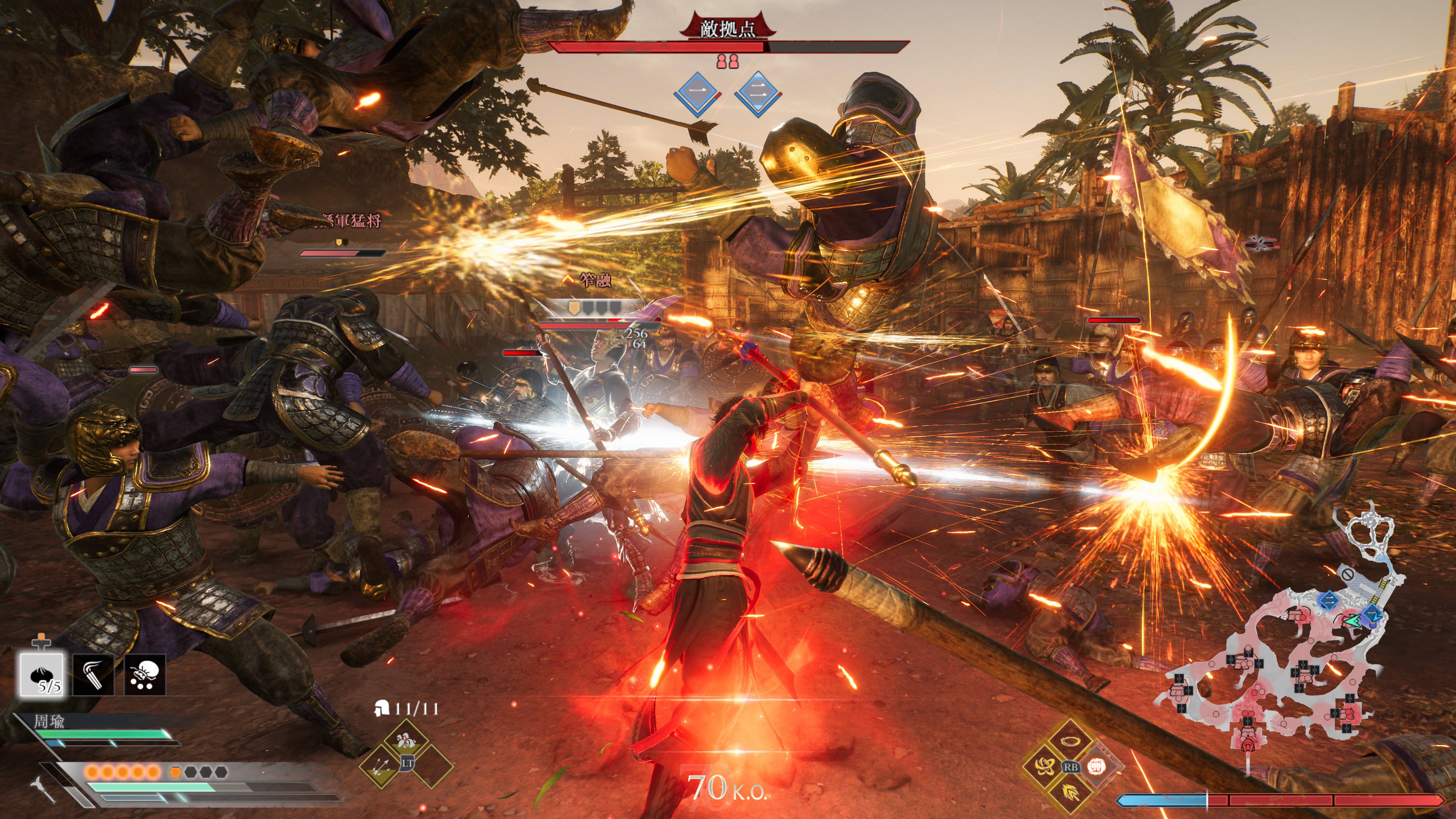Choose the incense sticks item slot
The image size is (1456, 819).
click(x=93, y=674)
